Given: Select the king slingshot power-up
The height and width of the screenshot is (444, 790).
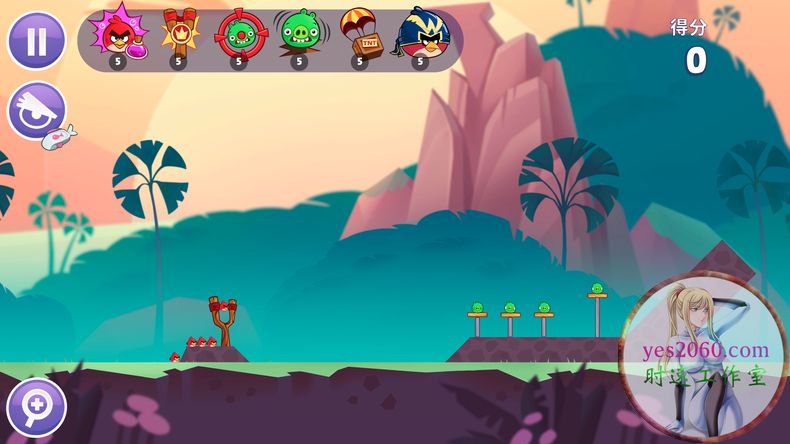Looking at the screenshot, I should pyautogui.click(x=179, y=34).
